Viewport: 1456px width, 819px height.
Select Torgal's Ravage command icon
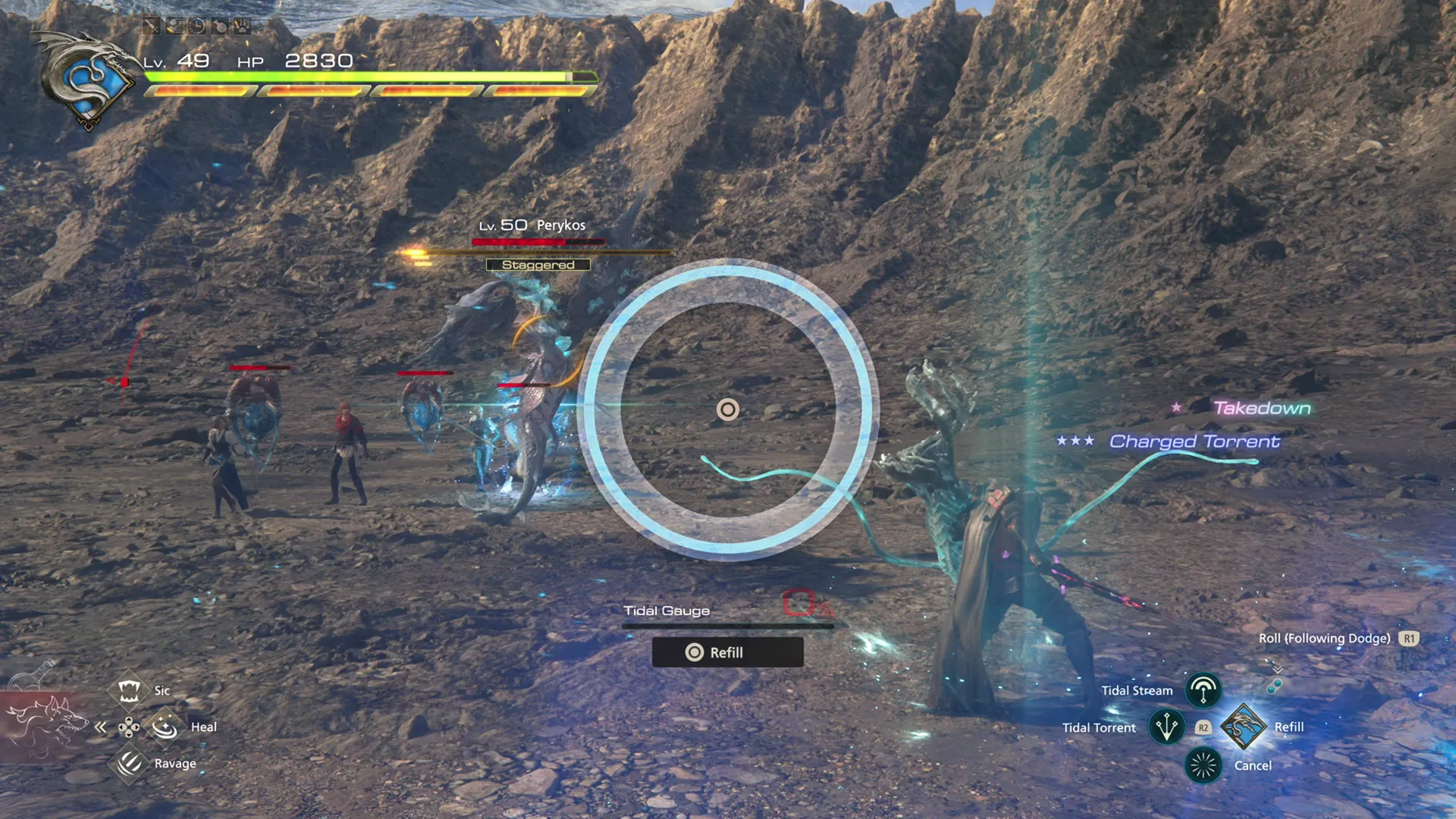point(129,763)
